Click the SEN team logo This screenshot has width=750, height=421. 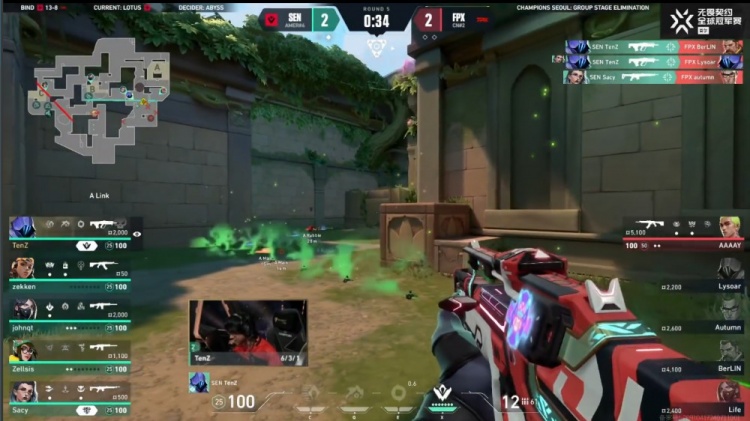point(270,18)
